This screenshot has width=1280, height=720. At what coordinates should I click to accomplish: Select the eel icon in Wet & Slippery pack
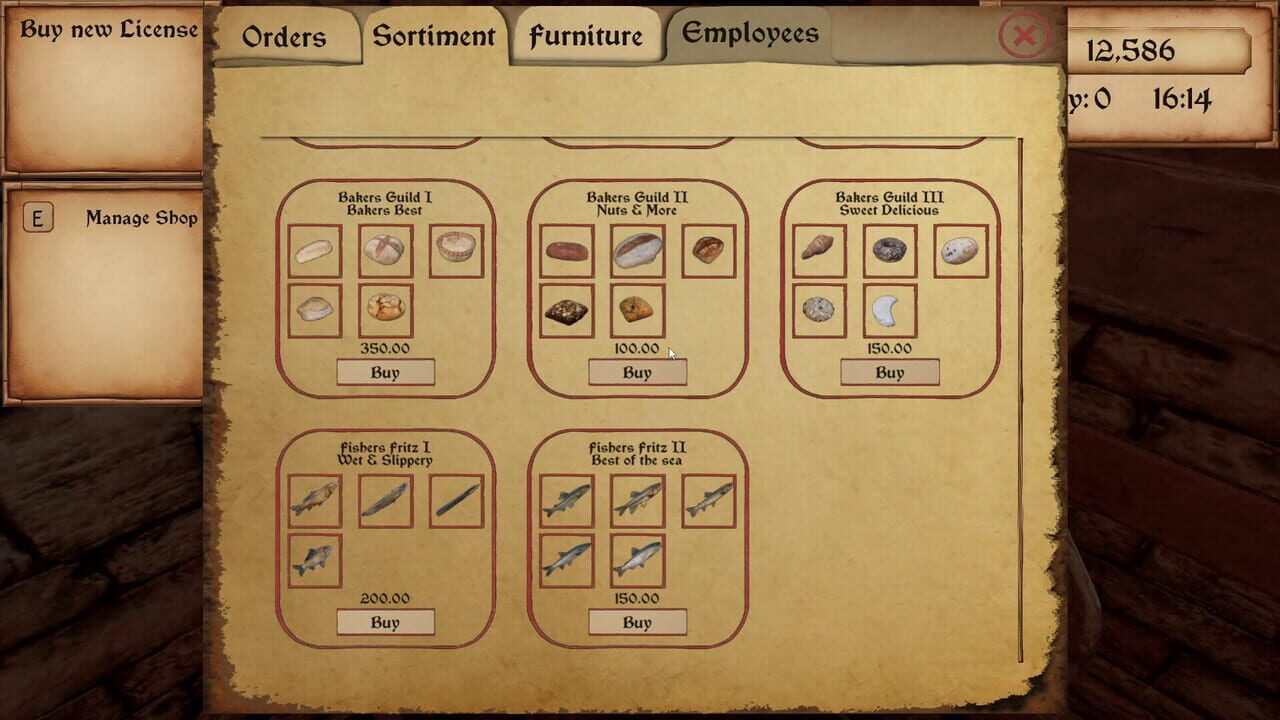457,500
